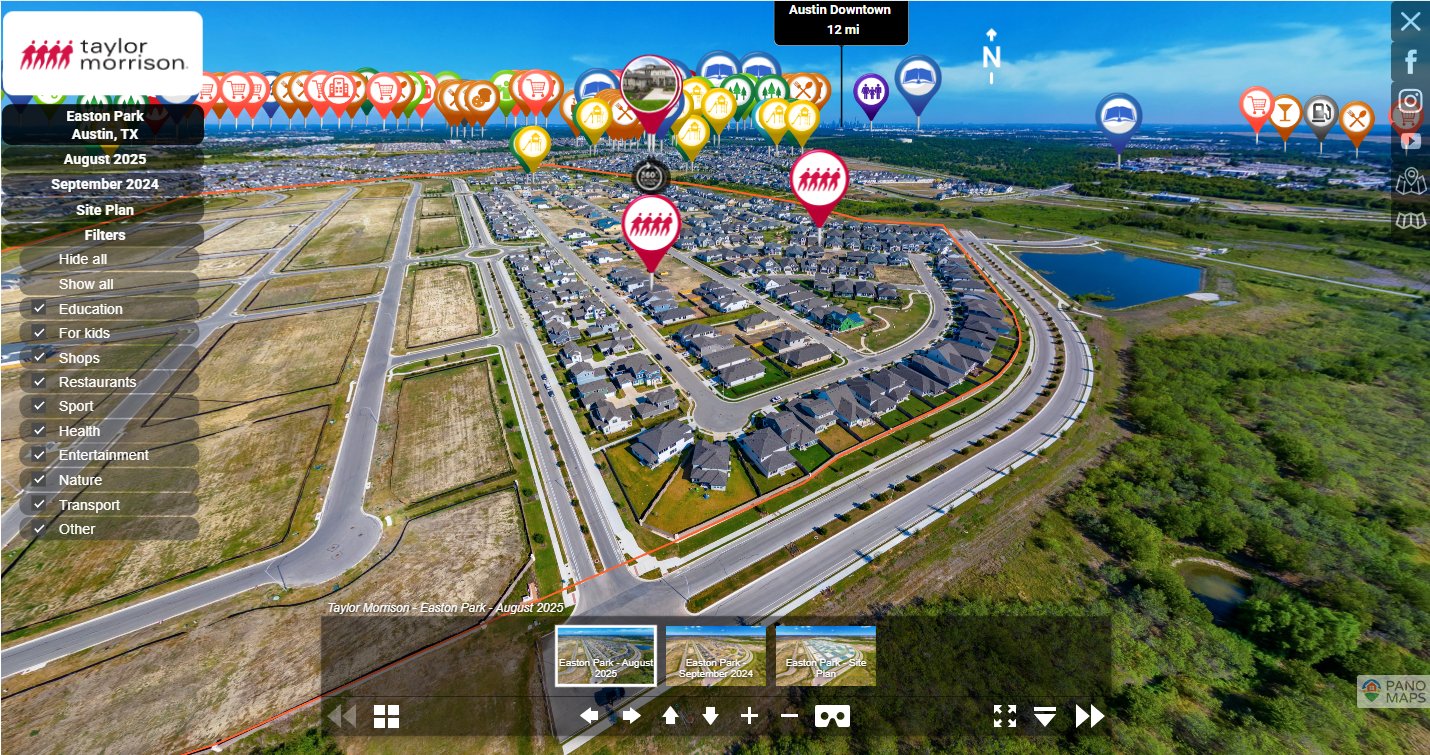Open the Instagram link
Screen dimensions: 1430x755
click(x=1410, y=101)
